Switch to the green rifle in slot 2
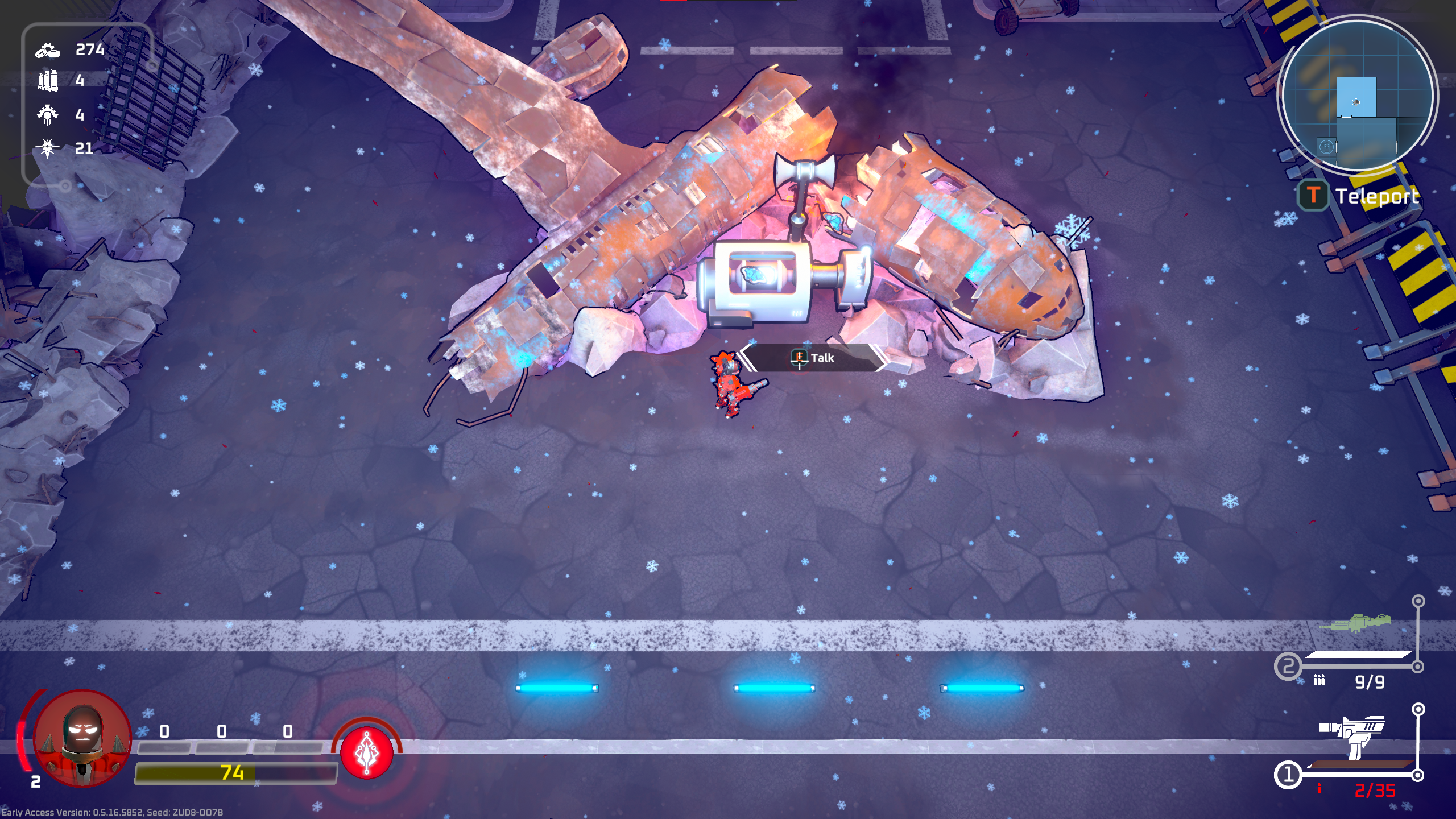This screenshot has width=1456, height=819. tap(1356, 623)
